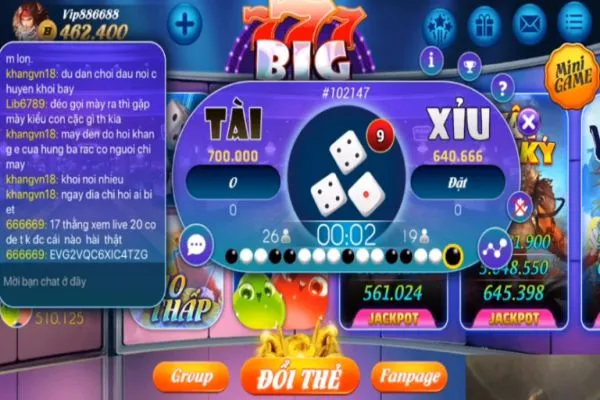Show the trophy leaderboard

[468, 65]
